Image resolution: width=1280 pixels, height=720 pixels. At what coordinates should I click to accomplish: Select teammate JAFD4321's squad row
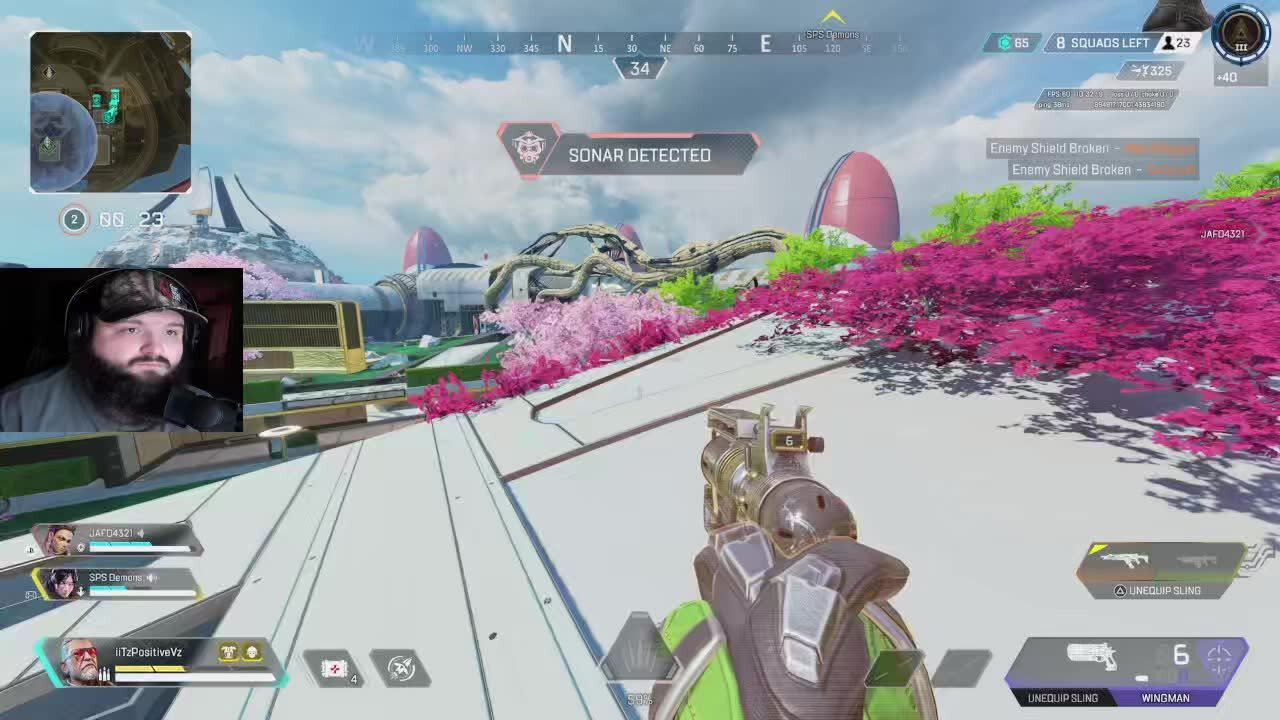click(x=118, y=540)
